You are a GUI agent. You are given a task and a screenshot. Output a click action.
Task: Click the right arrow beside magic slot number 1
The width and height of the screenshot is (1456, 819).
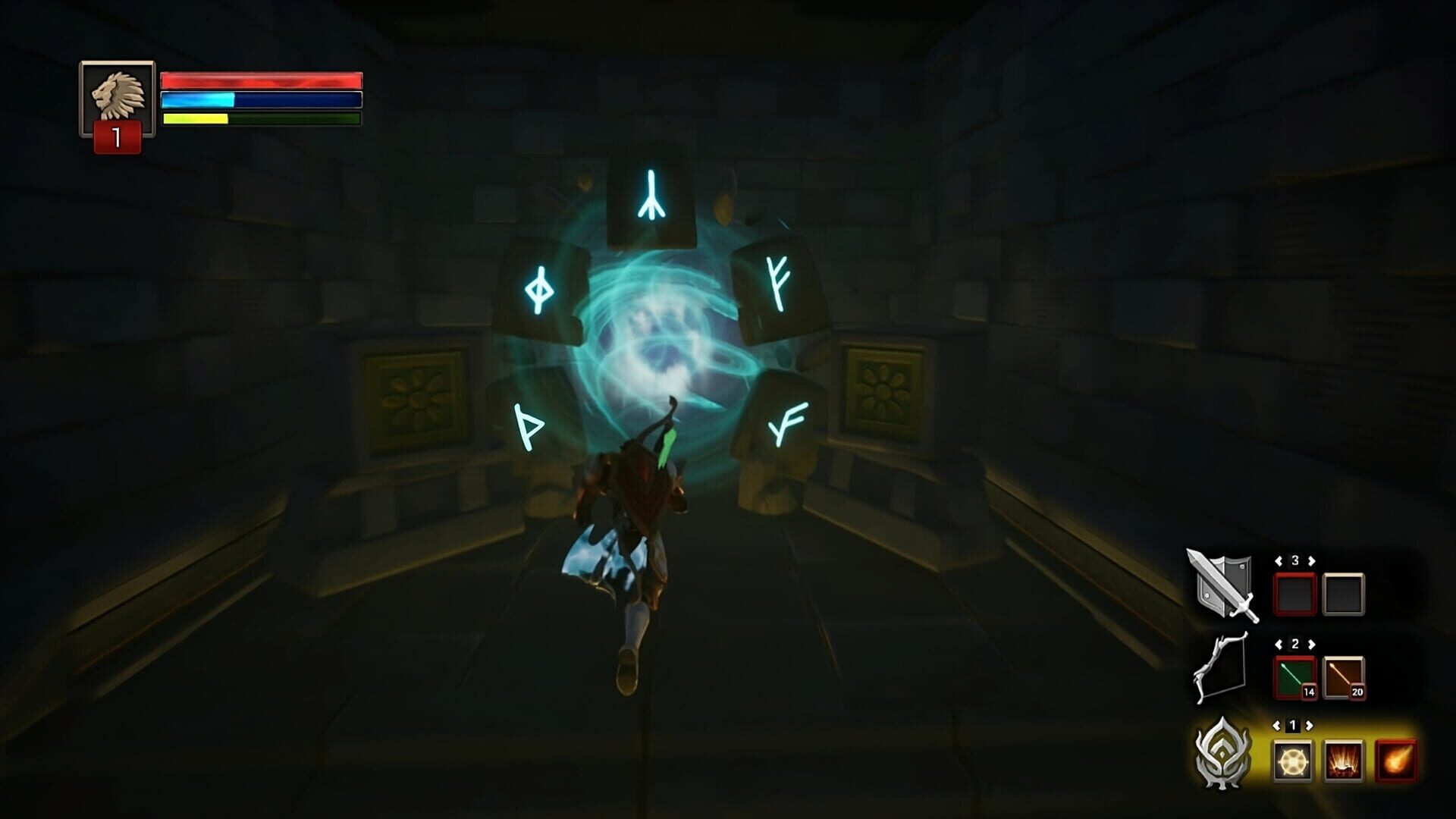1309,725
